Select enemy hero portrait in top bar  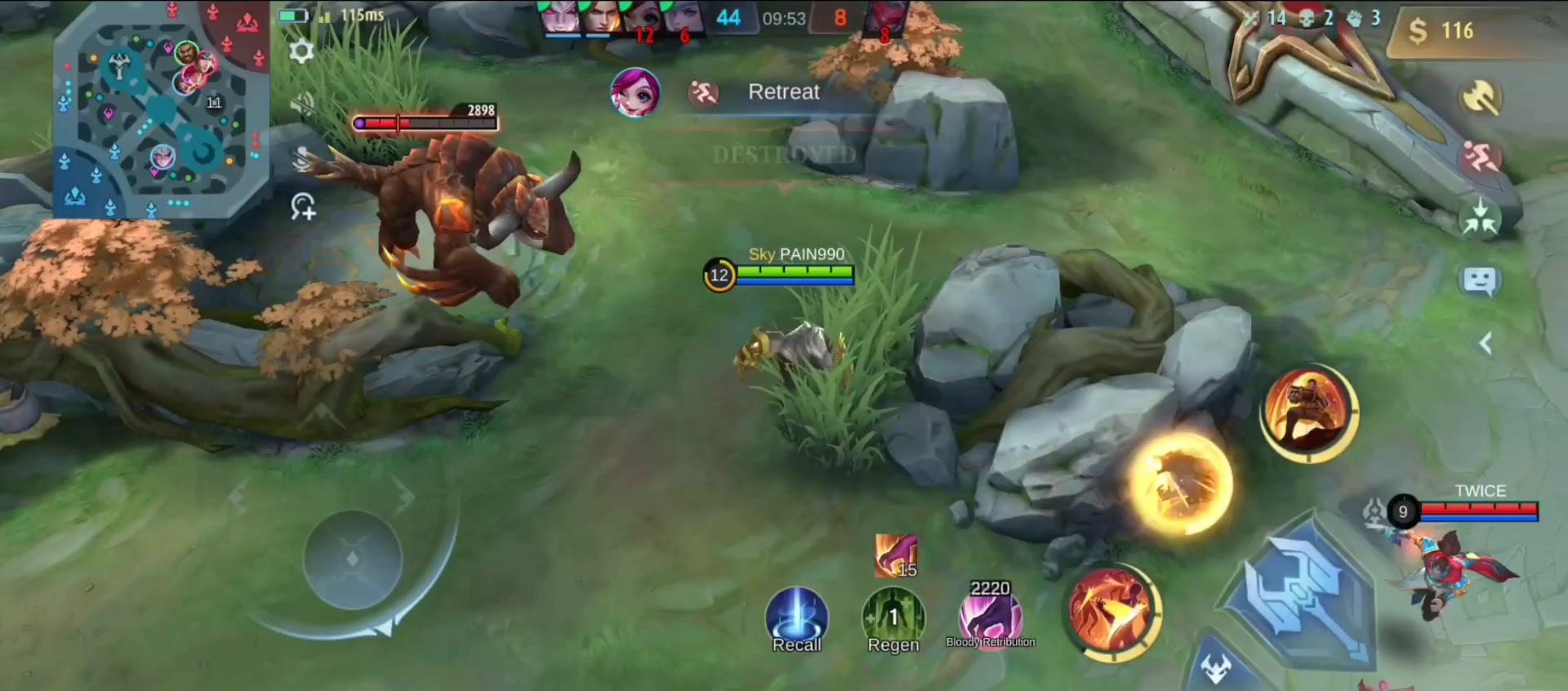click(886, 18)
